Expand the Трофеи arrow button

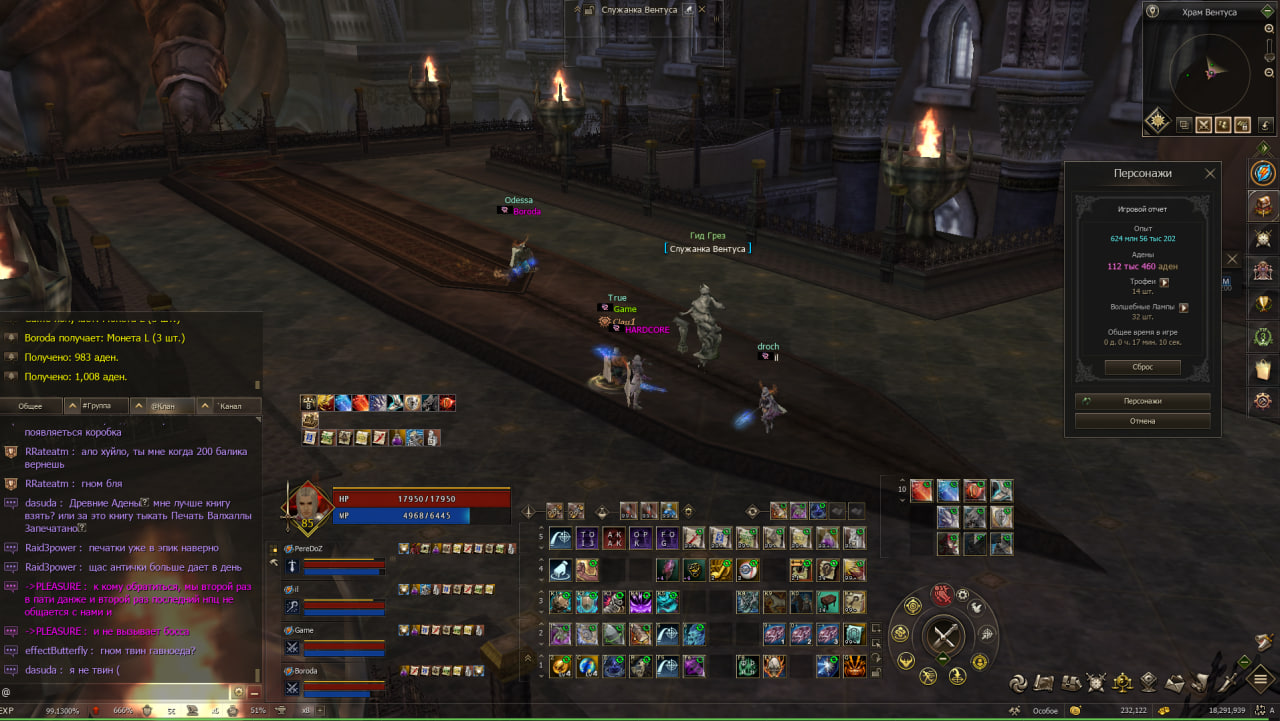1163,282
